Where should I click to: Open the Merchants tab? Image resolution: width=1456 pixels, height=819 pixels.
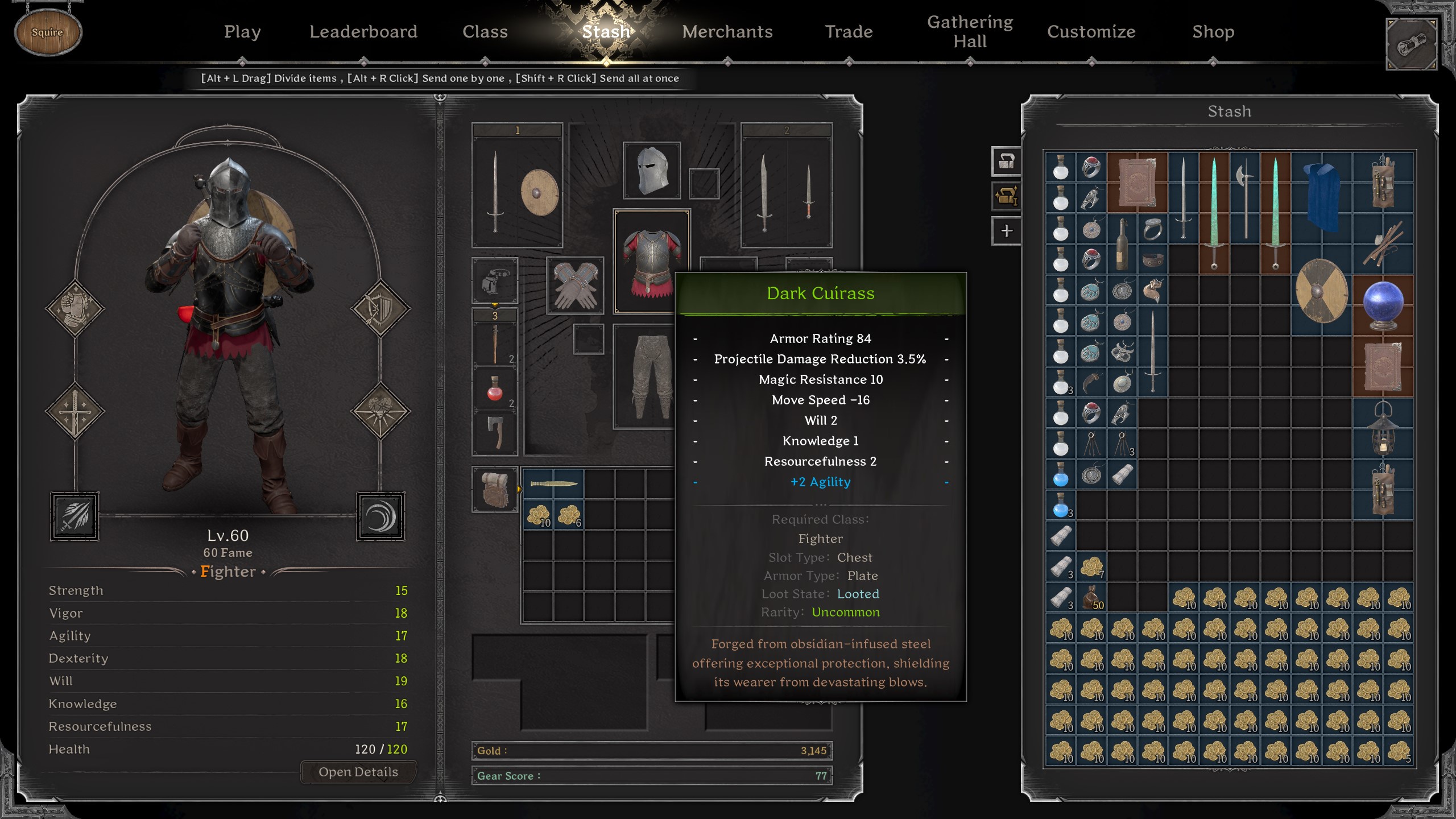(727, 32)
